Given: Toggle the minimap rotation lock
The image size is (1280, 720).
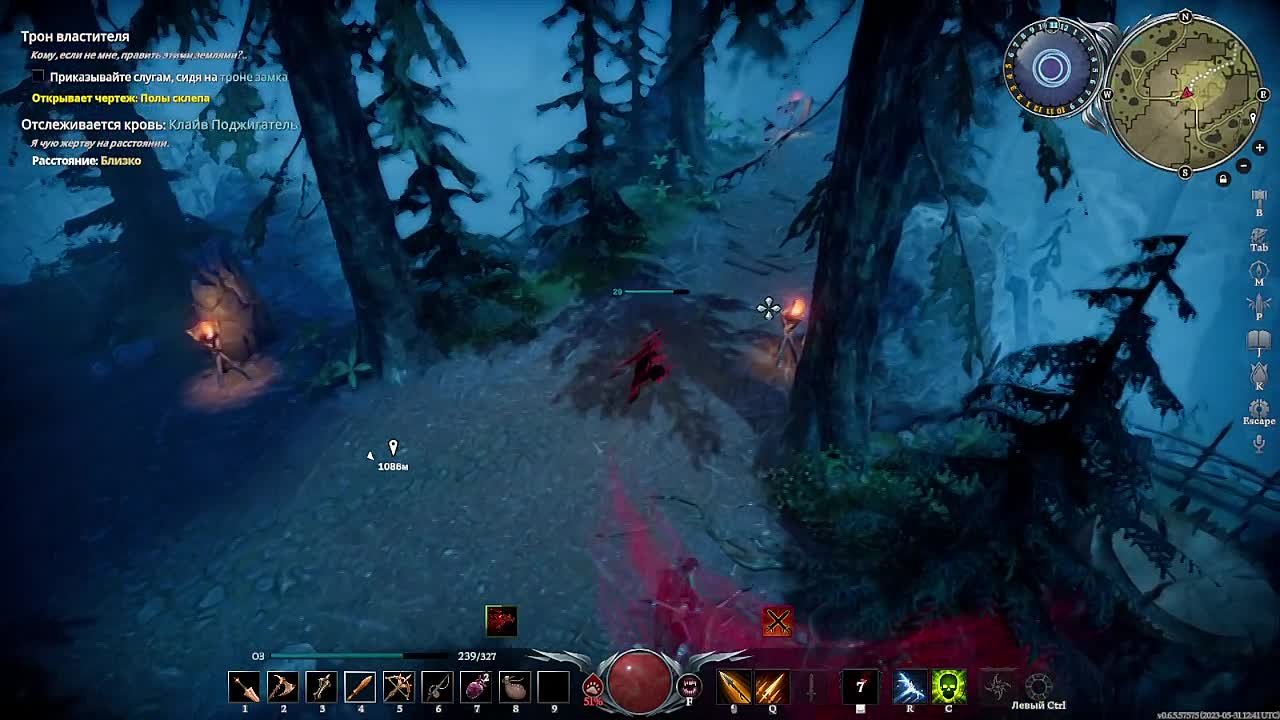Looking at the screenshot, I should tap(1223, 180).
